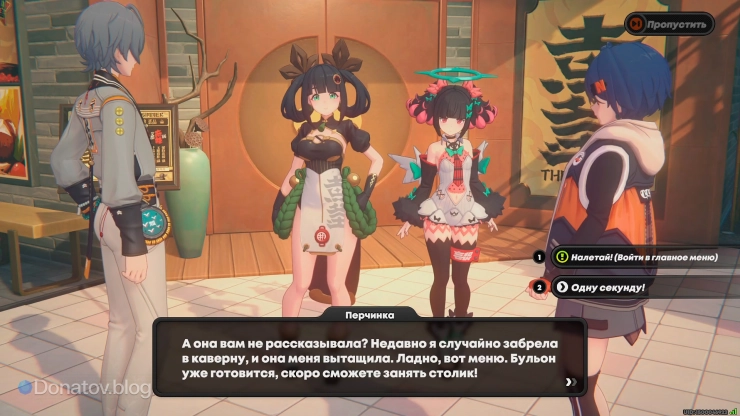Skip the cutscene with Пропустить button
This screenshot has width=740, height=416.
[669, 23]
